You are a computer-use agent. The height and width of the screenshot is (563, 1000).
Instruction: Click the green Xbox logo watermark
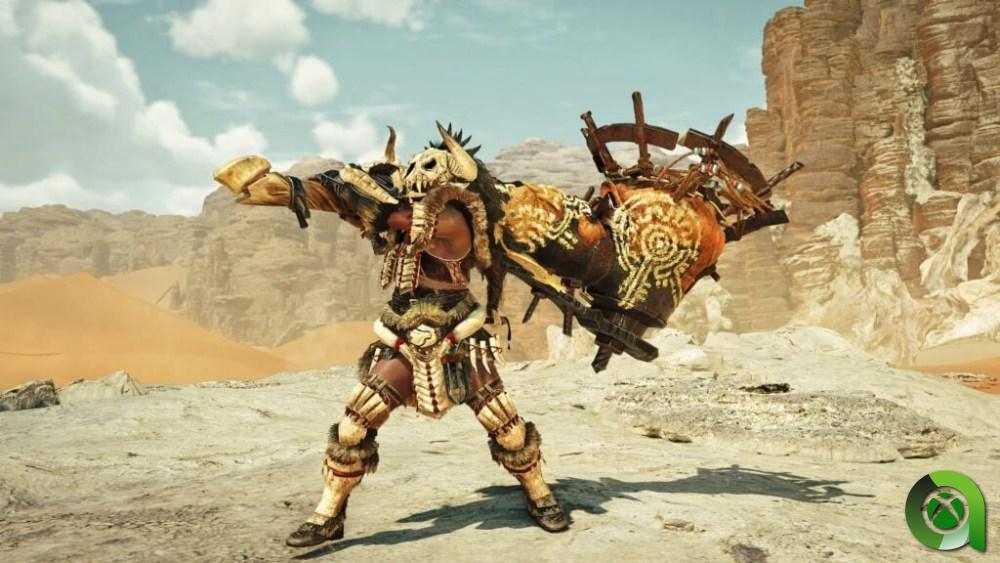[x=945, y=511]
